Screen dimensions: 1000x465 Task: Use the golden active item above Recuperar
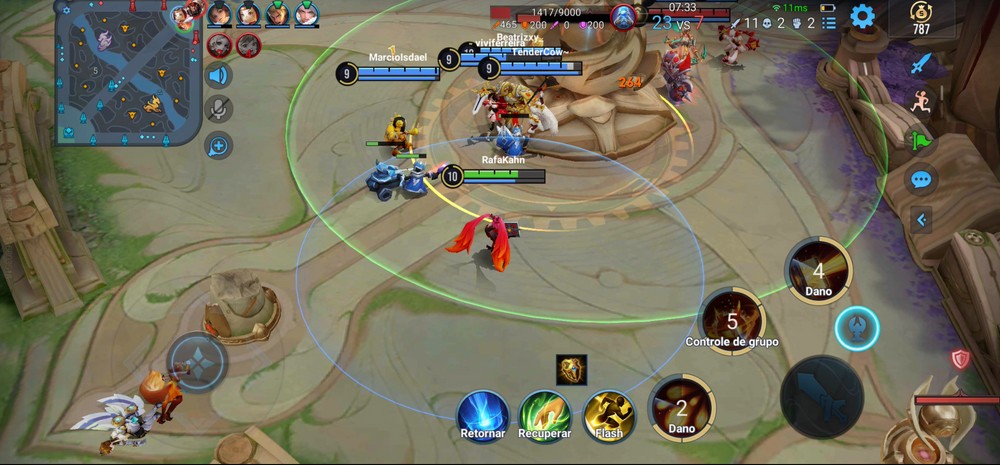pos(571,369)
